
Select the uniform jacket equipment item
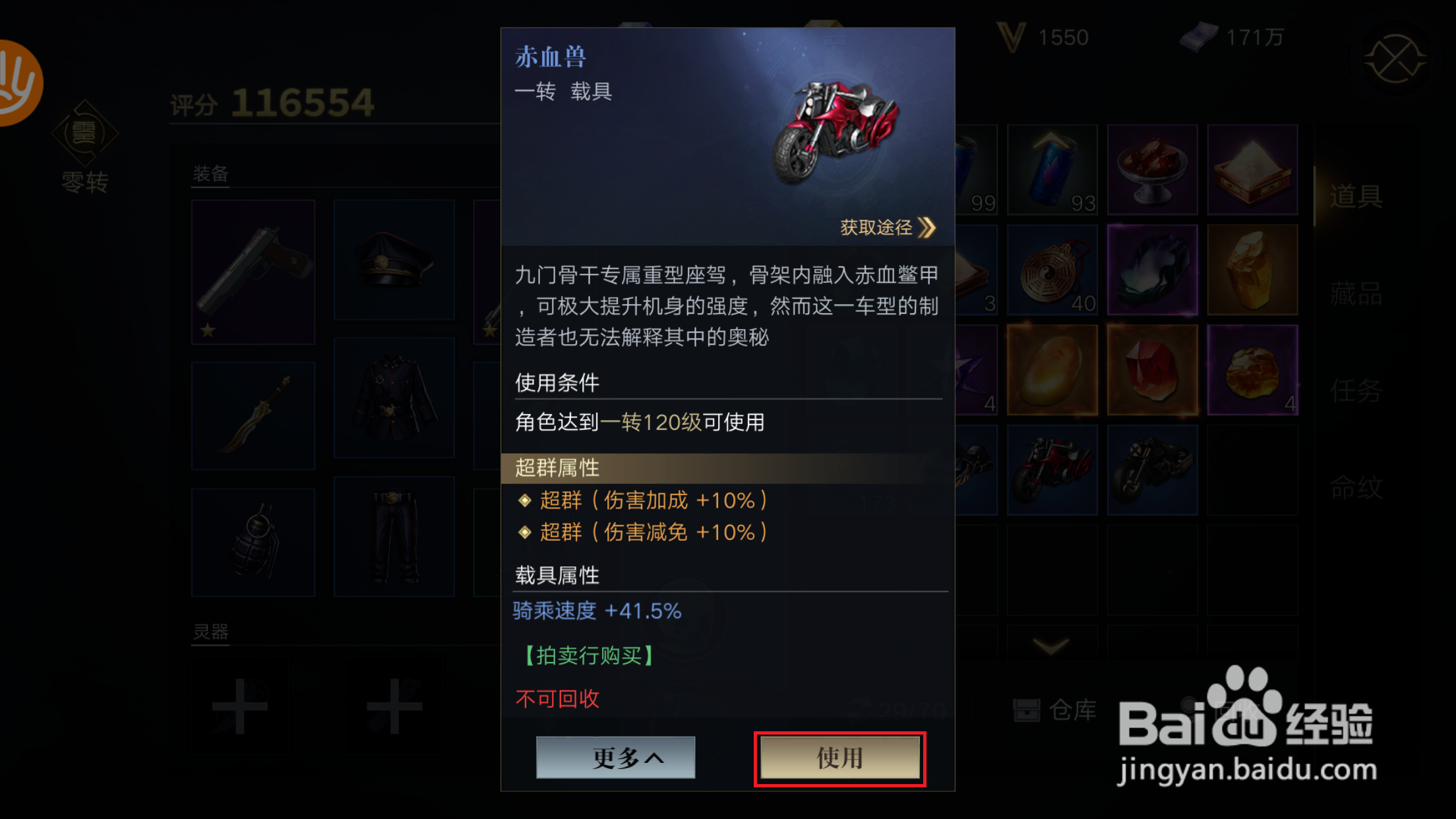coord(394,399)
